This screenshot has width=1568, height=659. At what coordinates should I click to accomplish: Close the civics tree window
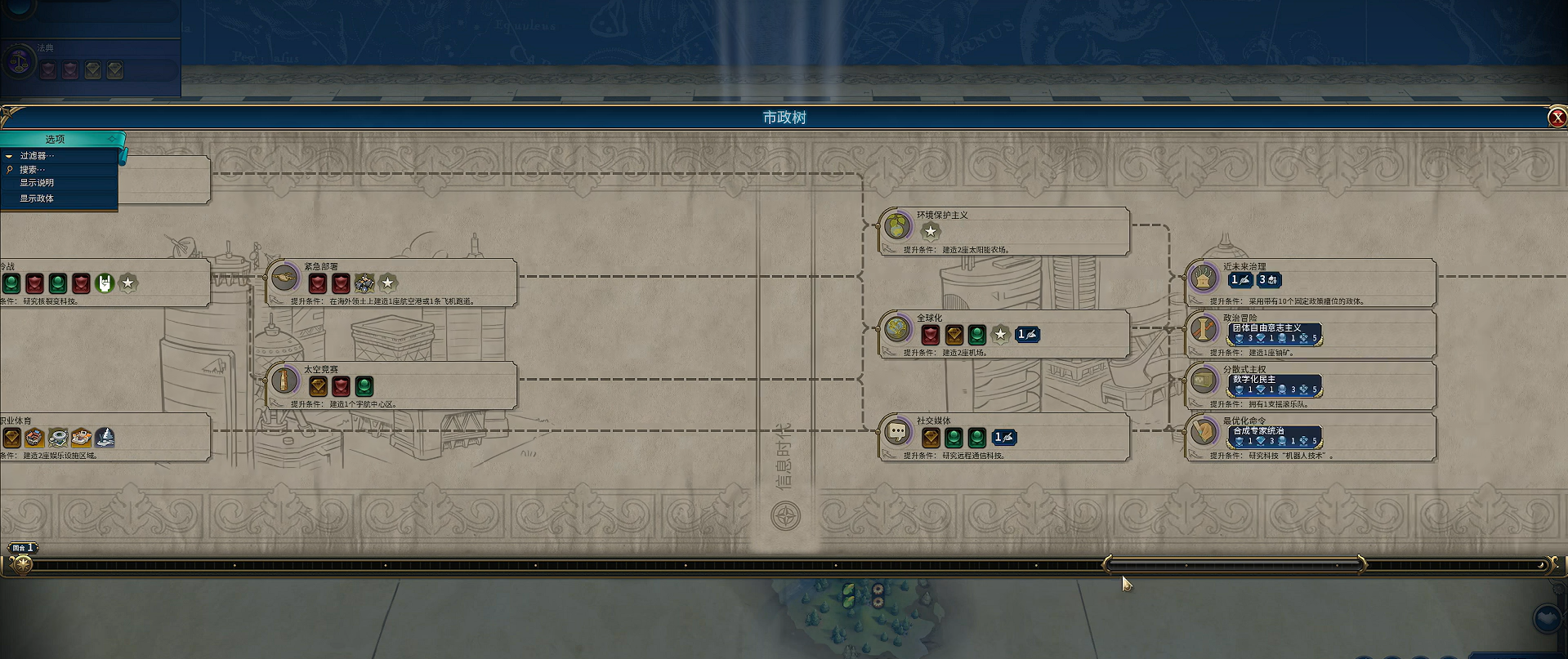click(1557, 118)
